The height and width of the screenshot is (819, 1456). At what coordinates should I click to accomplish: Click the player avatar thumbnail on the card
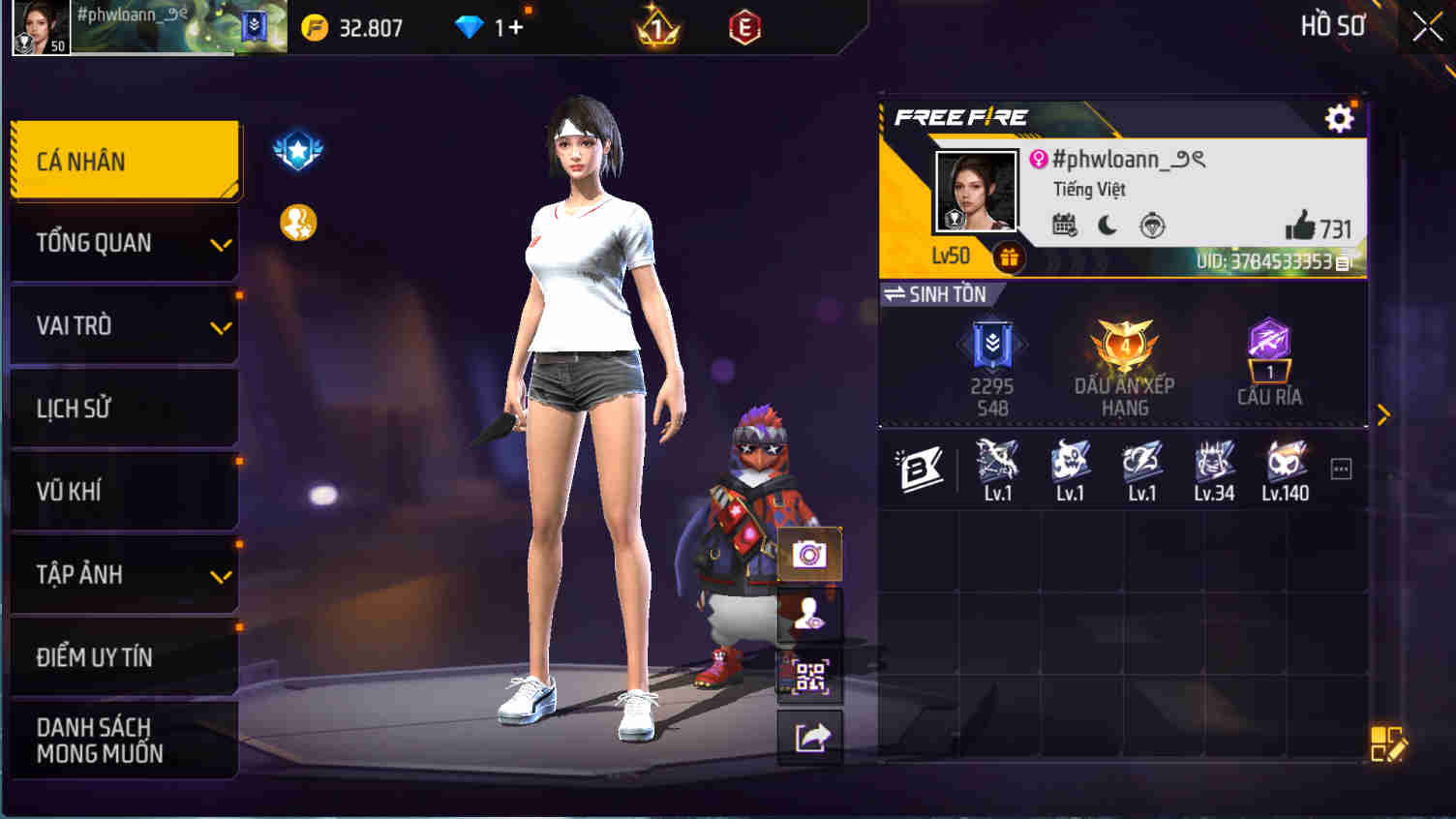click(973, 190)
